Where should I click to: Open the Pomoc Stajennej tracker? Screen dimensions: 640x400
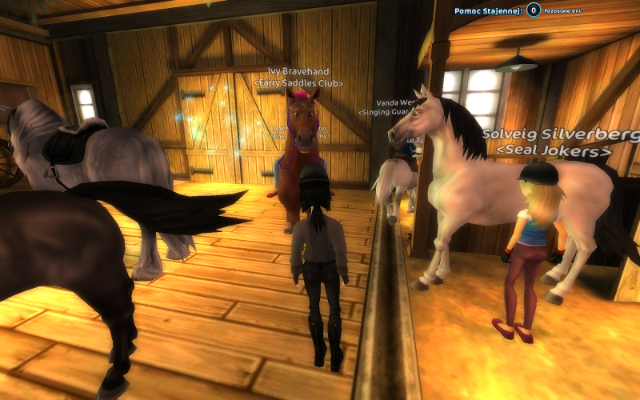click(484, 9)
